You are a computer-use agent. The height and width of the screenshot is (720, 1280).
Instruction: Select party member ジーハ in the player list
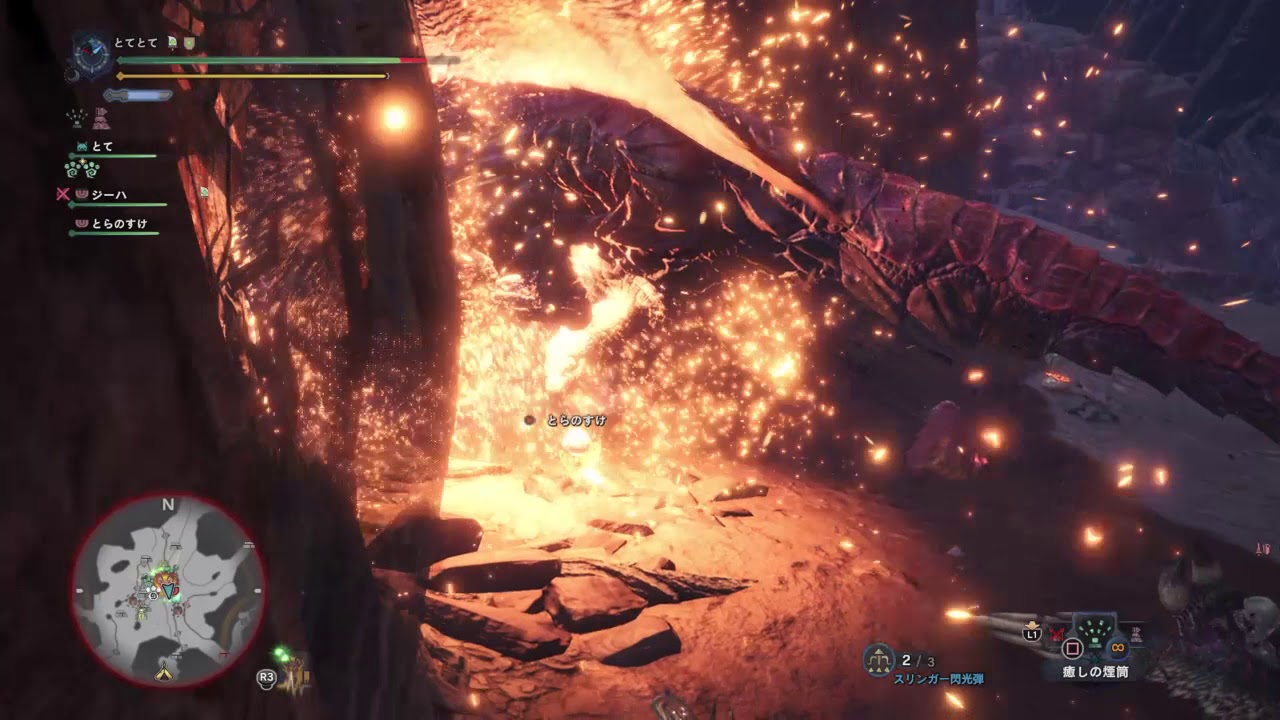click(x=108, y=195)
